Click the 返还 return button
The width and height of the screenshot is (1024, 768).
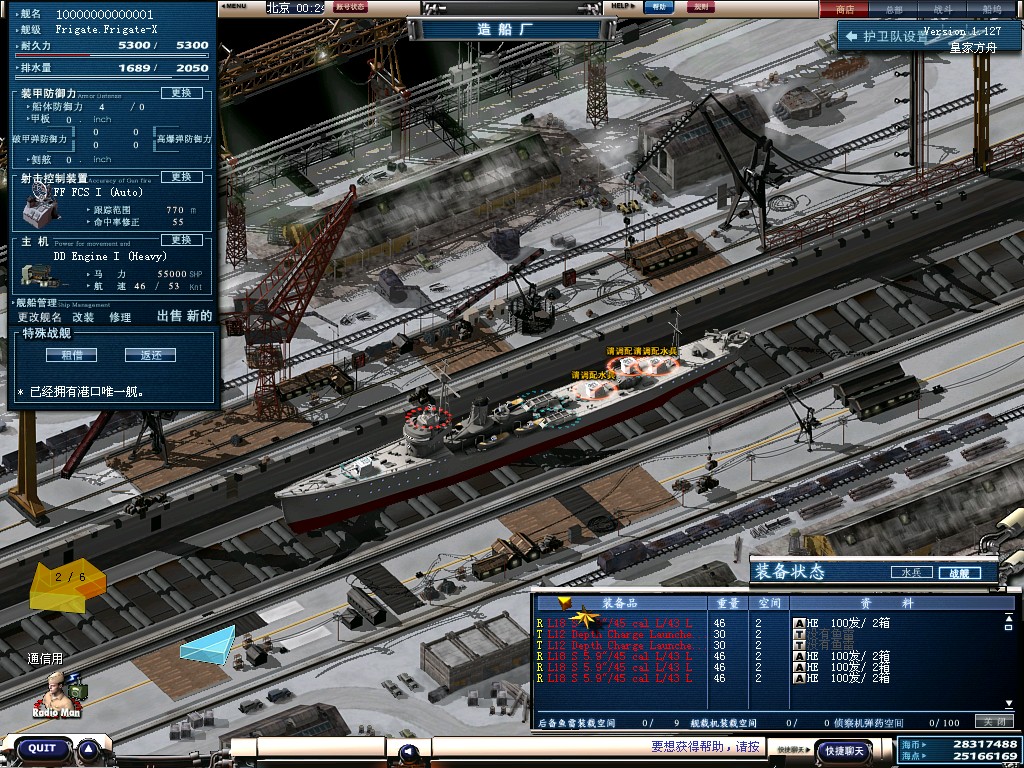point(150,355)
